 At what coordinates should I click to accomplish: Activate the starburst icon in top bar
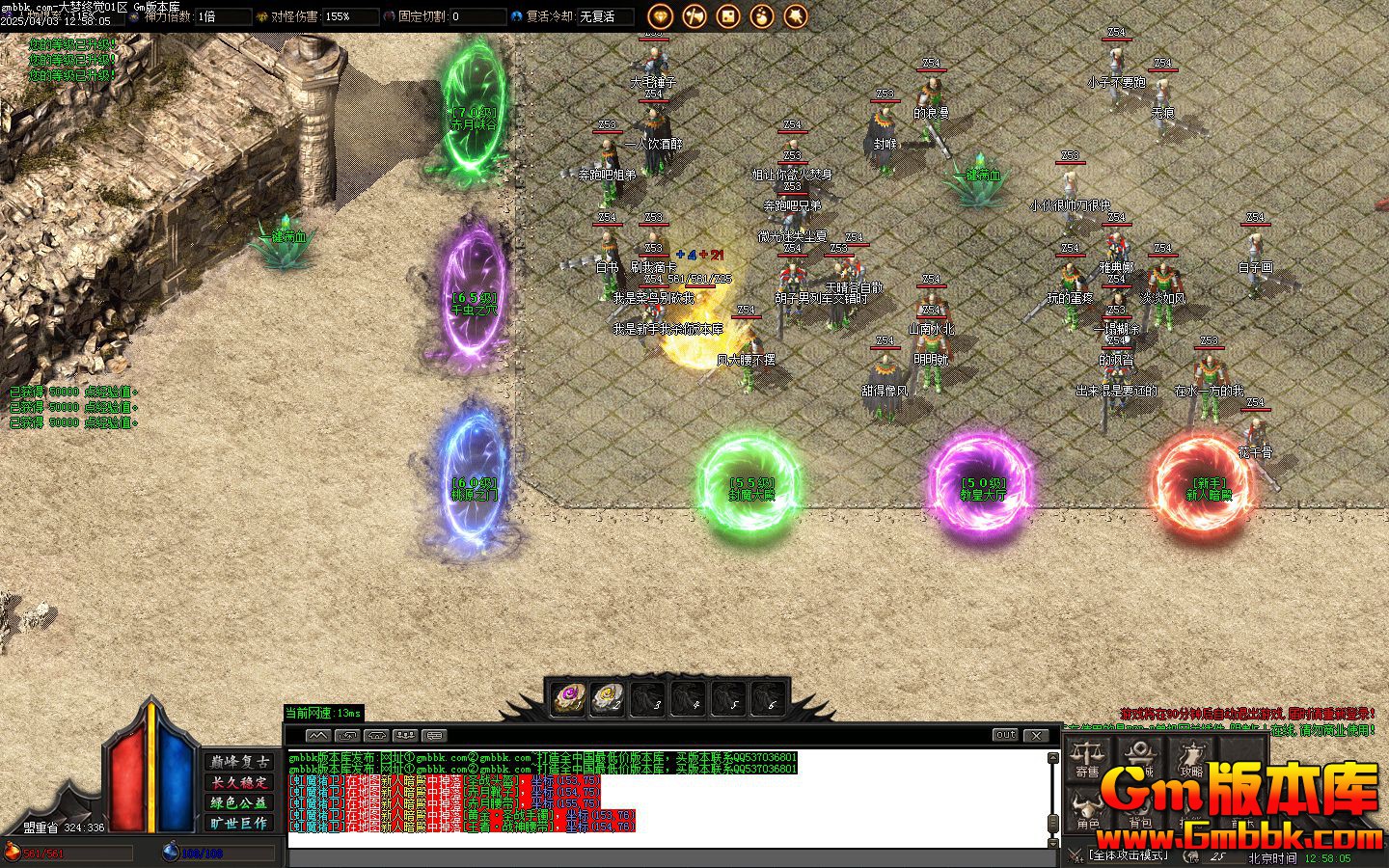796,15
